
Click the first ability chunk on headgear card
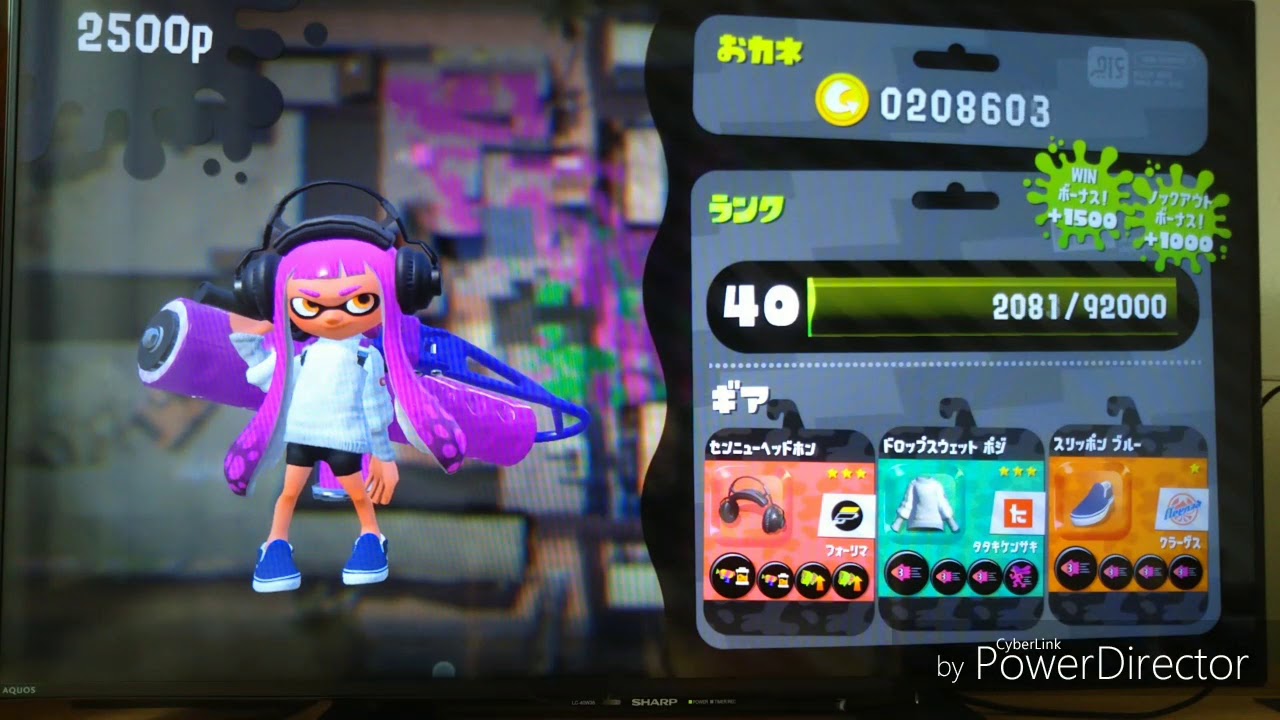tap(732, 575)
